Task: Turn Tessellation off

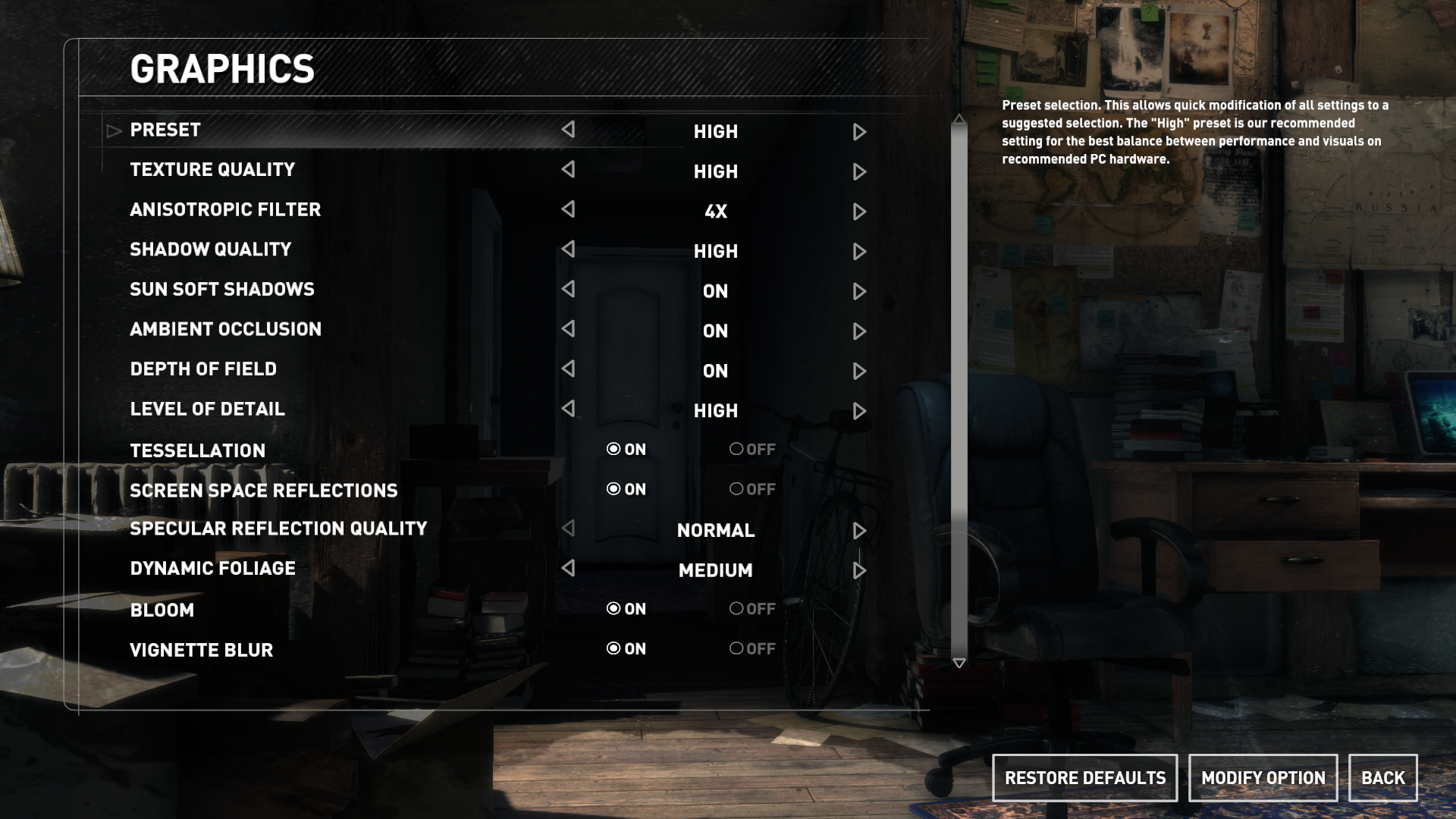Action: [737, 449]
